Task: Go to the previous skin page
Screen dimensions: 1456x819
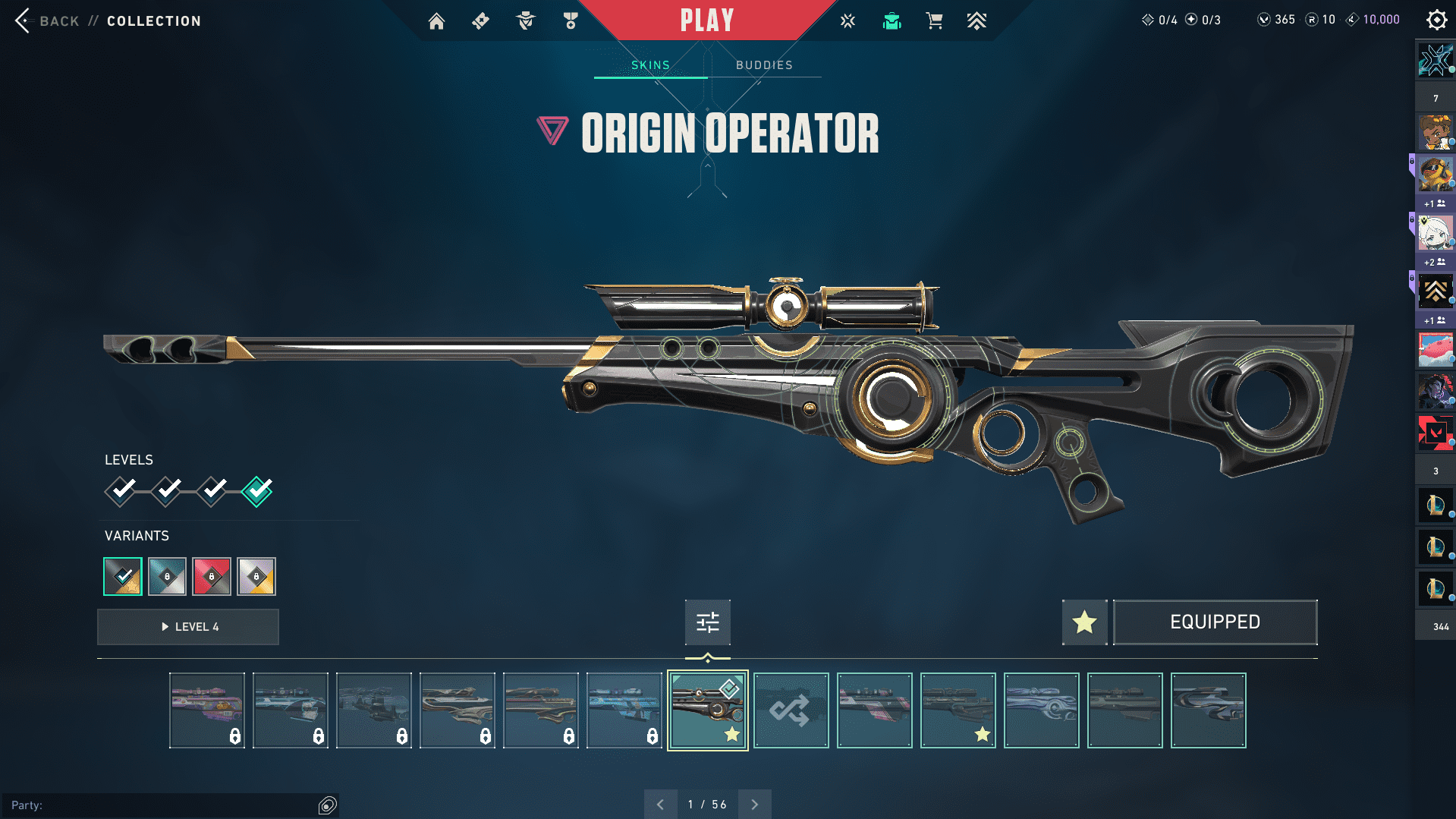Action: click(661, 805)
